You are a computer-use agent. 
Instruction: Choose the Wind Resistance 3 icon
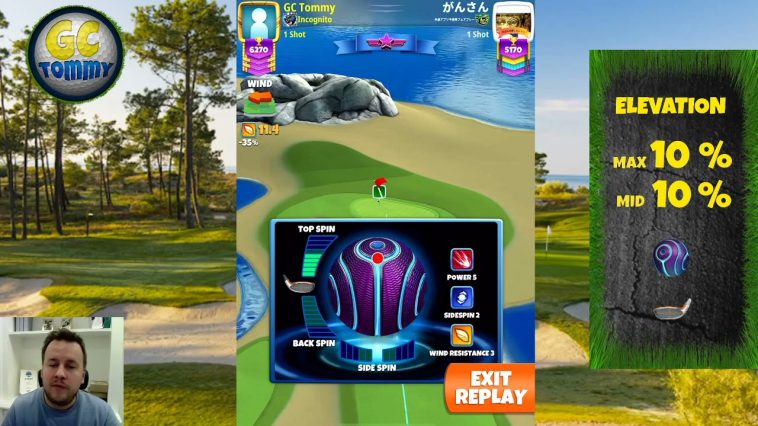coord(461,335)
